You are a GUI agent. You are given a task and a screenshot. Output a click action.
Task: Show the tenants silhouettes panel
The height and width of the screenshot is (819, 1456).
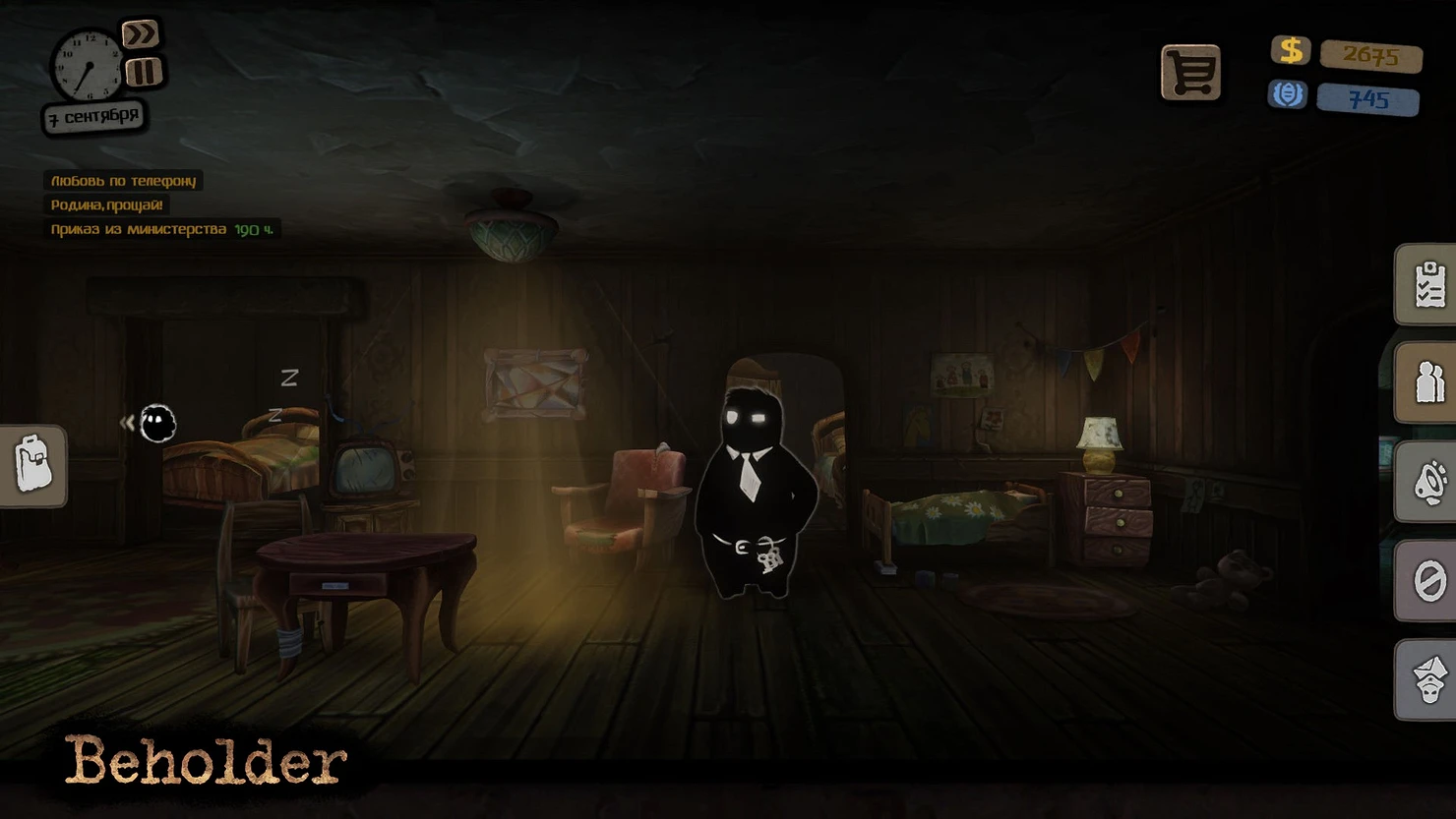tap(1428, 382)
